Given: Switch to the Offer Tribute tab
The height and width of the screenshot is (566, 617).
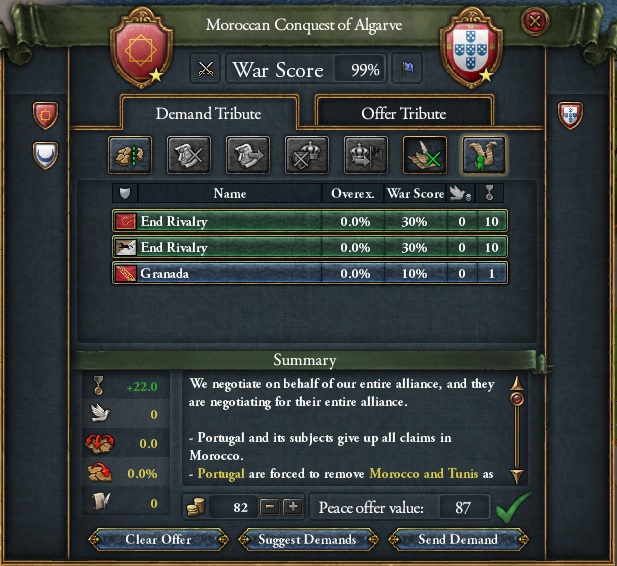Looking at the screenshot, I should tap(403, 113).
